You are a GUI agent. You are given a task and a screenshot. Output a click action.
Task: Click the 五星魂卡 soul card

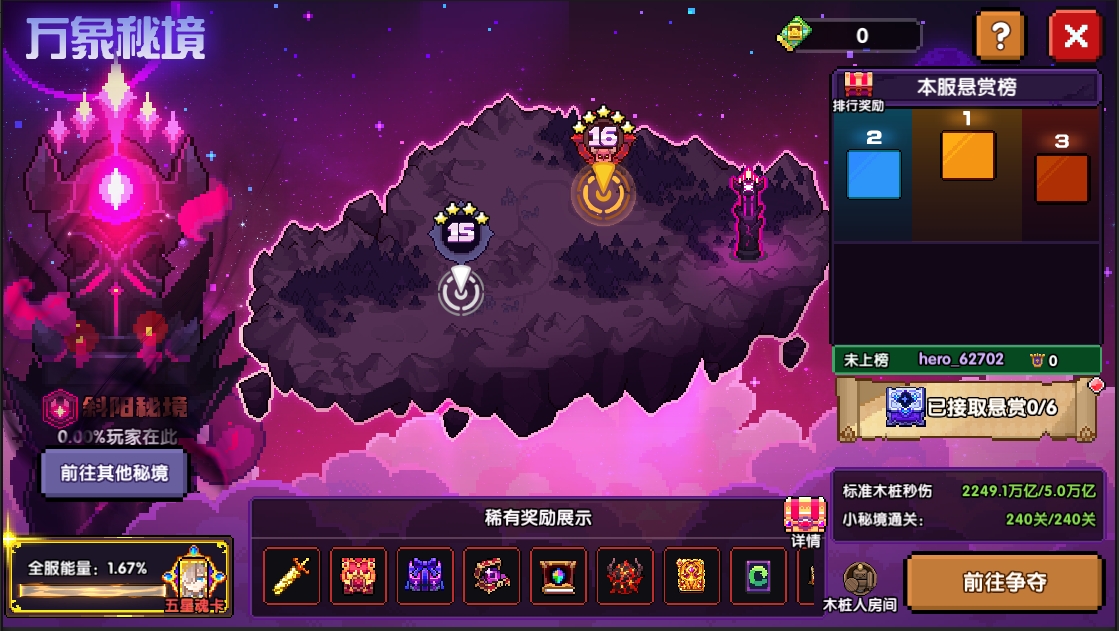coord(193,579)
